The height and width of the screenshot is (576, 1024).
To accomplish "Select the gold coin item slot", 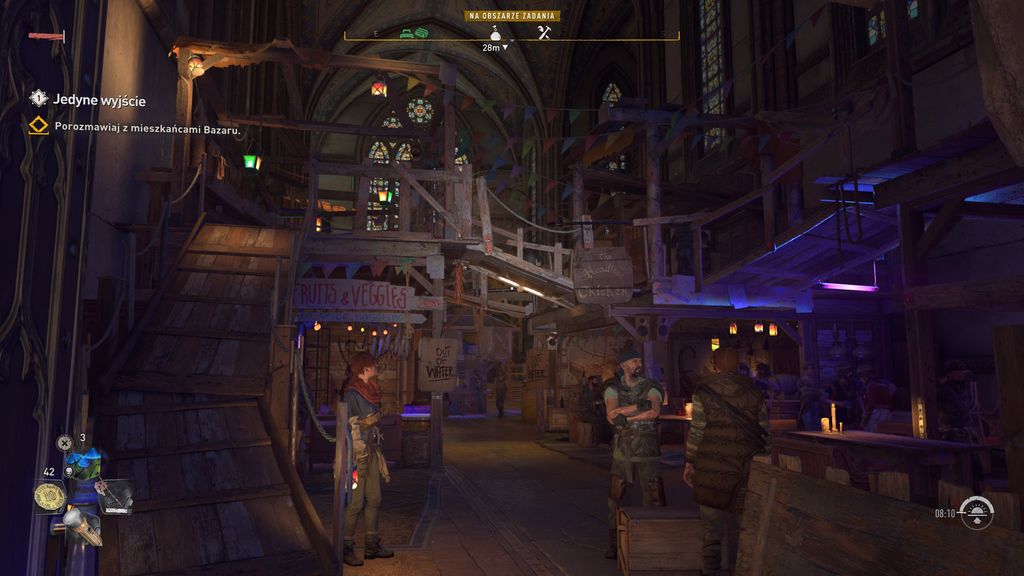I will [49, 496].
